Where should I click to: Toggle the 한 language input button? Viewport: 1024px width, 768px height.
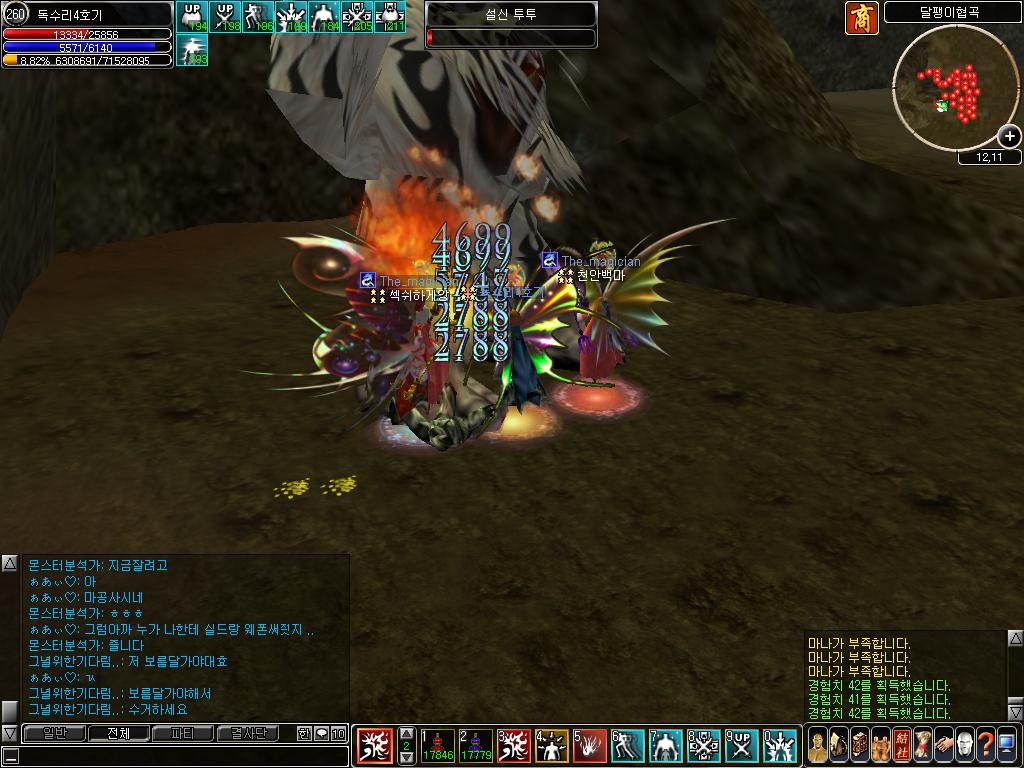coord(304,733)
